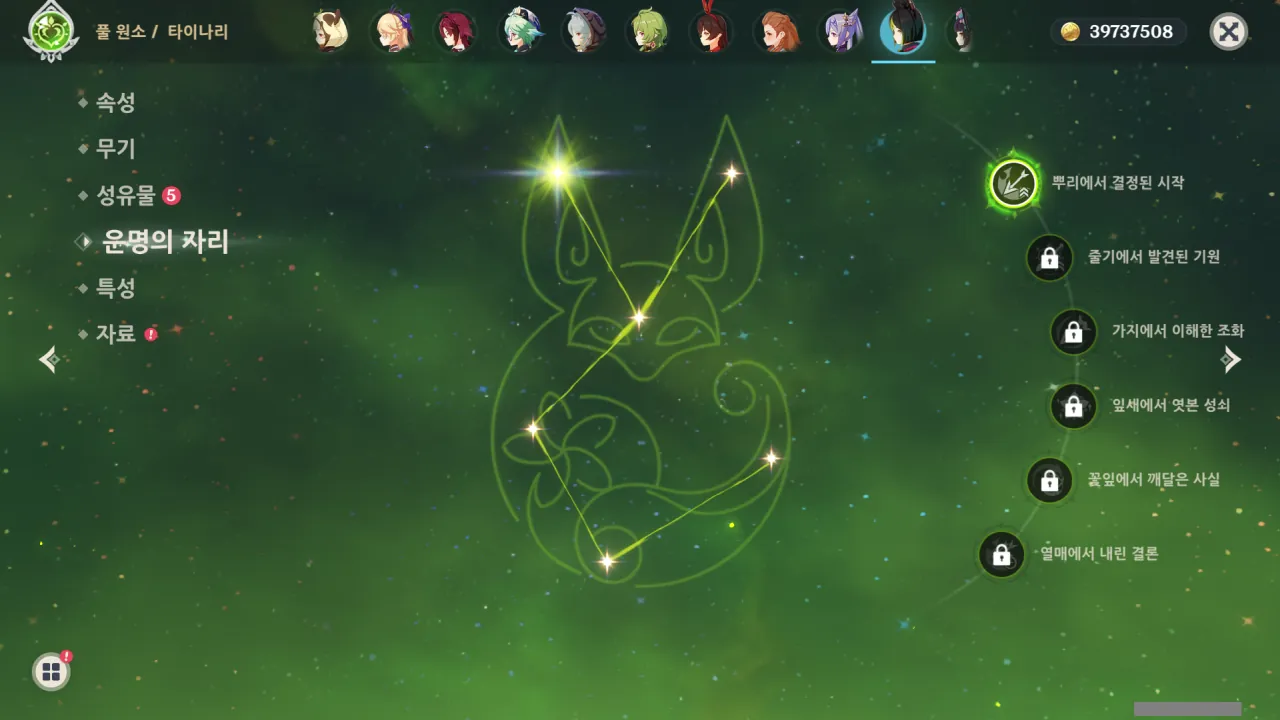Inspect locked constellation 가지에서 이해한 조화

tap(1073, 332)
